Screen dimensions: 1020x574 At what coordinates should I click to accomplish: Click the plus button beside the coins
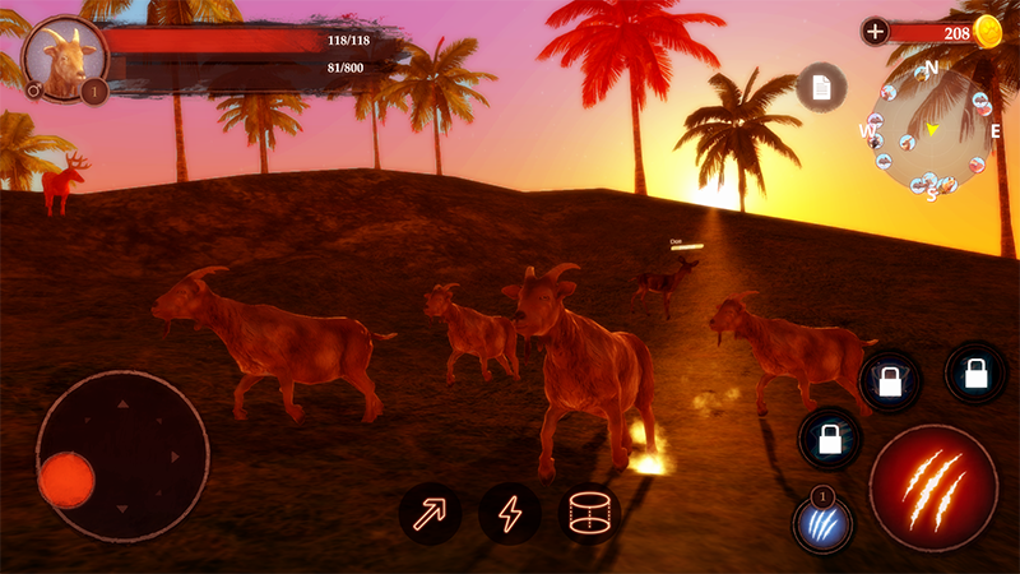875,32
